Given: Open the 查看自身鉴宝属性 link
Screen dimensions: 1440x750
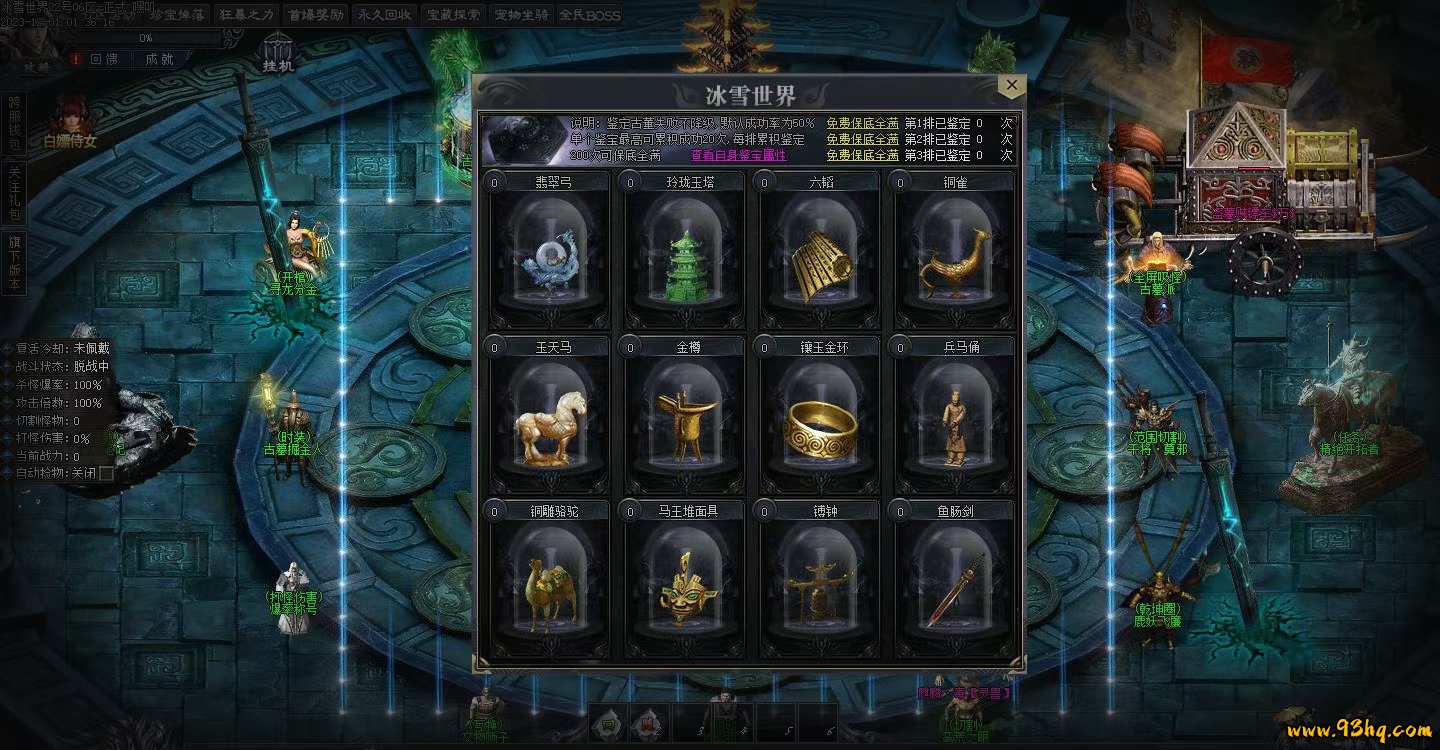Looking at the screenshot, I should [738, 155].
